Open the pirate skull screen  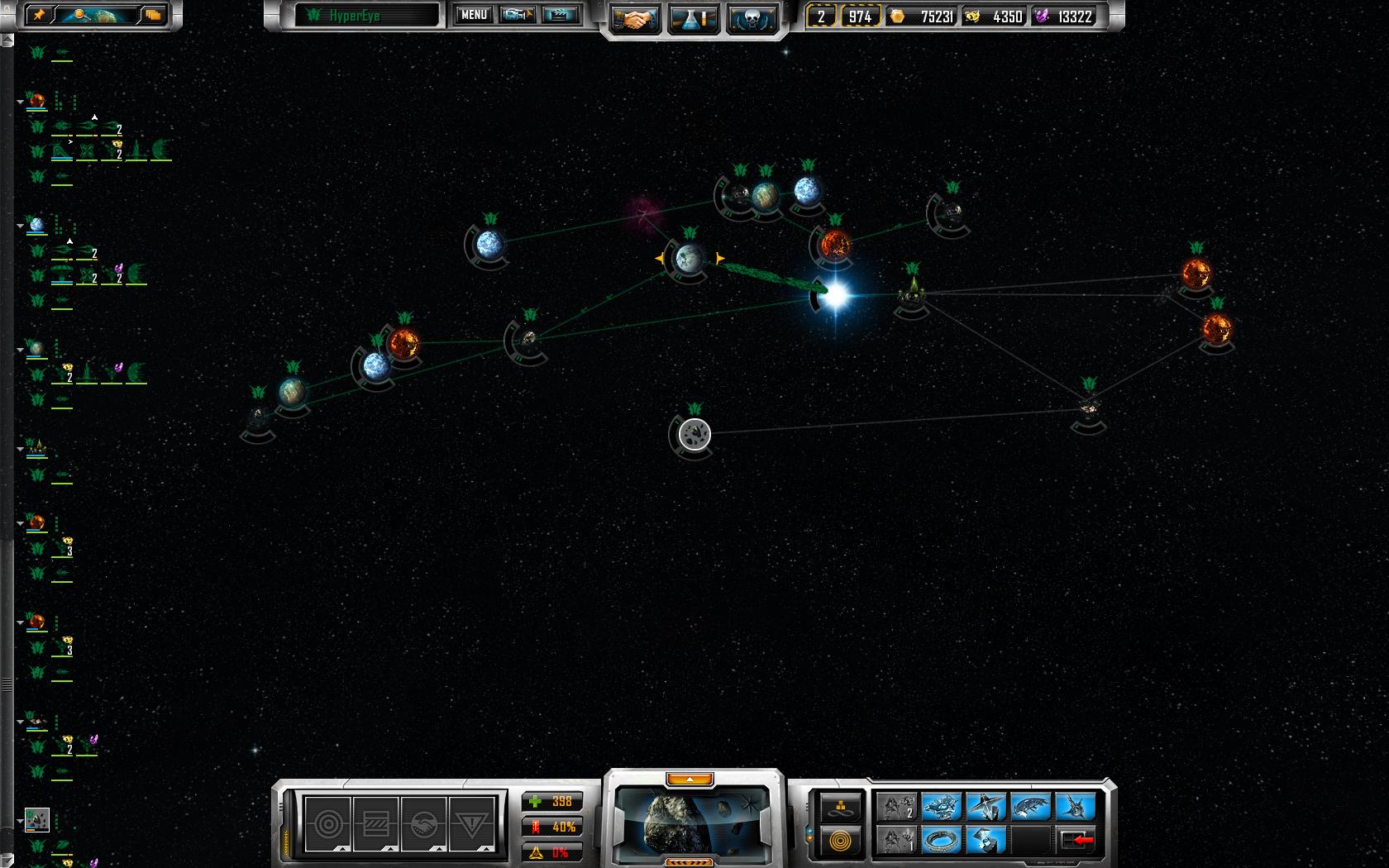[x=752, y=18]
